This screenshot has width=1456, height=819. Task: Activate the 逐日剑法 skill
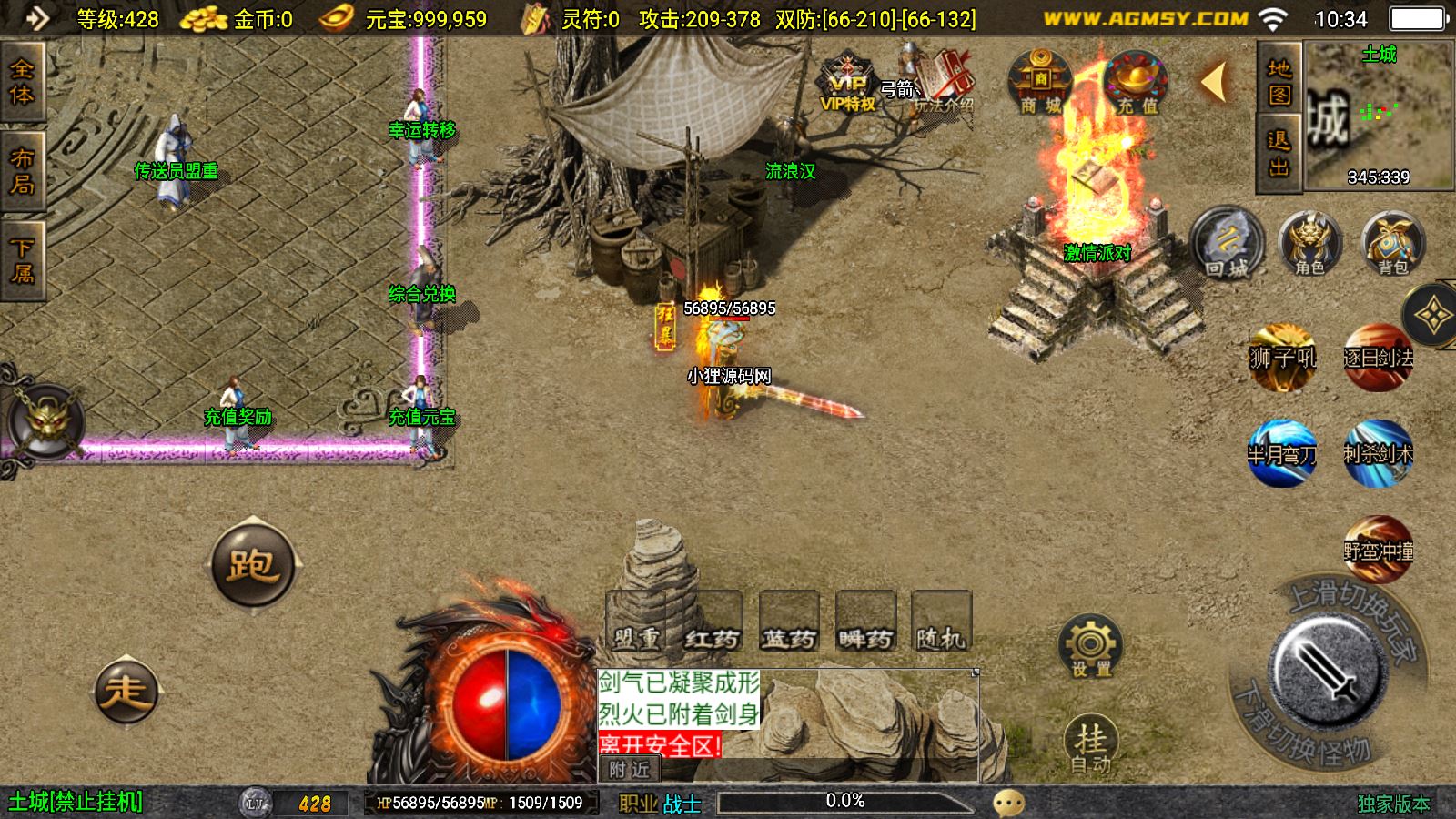pyautogui.click(x=1378, y=357)
